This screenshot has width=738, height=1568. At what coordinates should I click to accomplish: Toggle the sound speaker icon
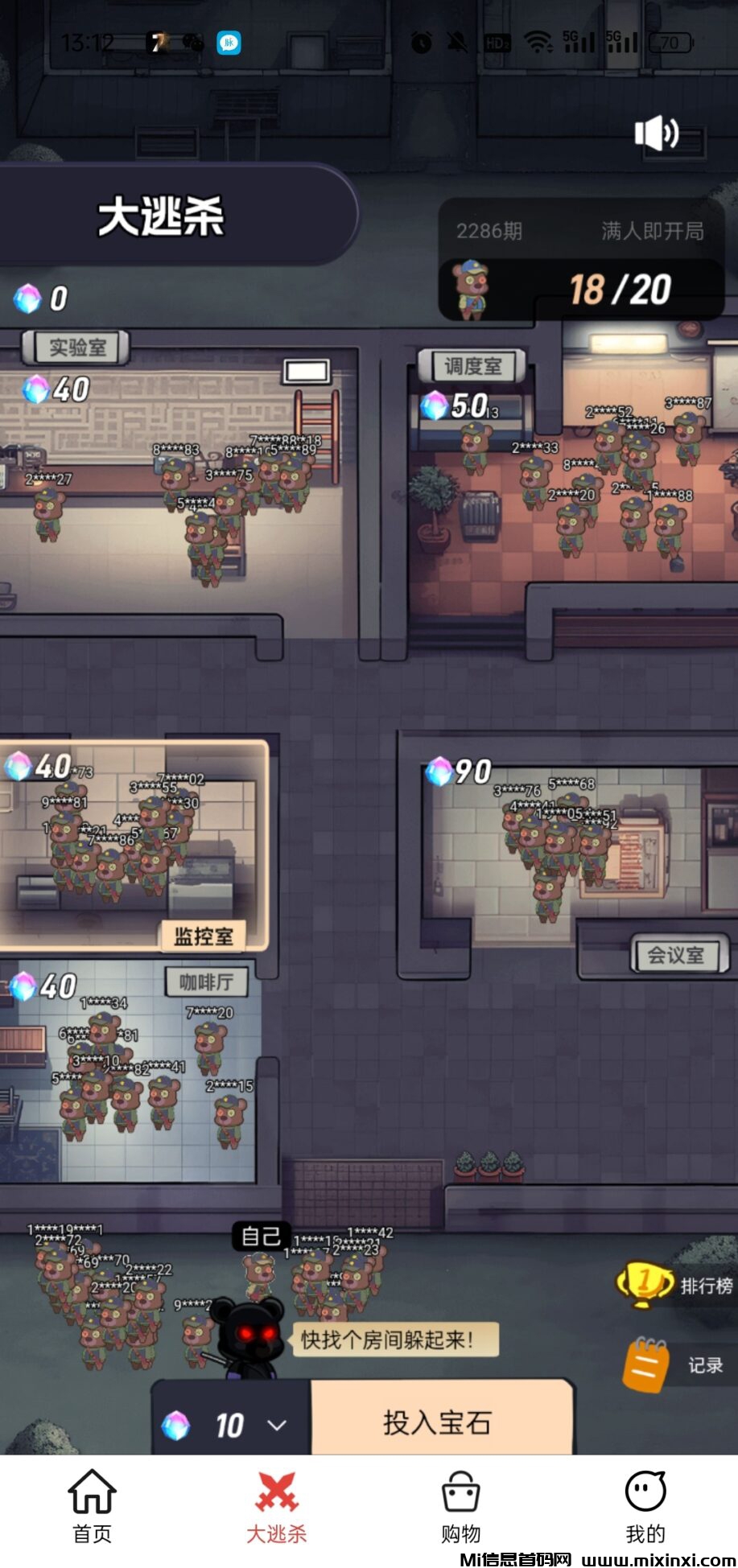click(x=656, y=134)
